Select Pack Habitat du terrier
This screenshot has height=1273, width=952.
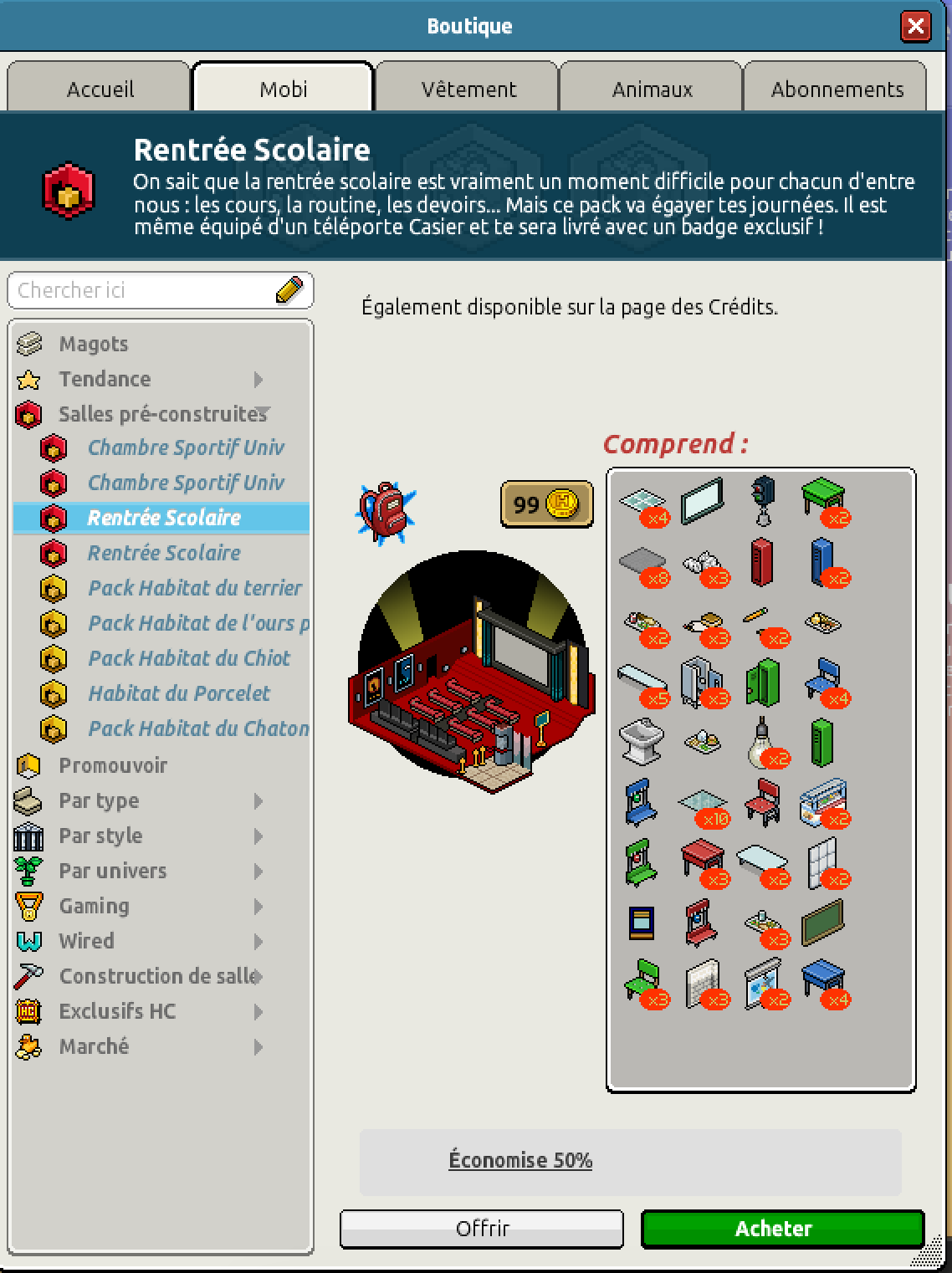coord(194,588)
